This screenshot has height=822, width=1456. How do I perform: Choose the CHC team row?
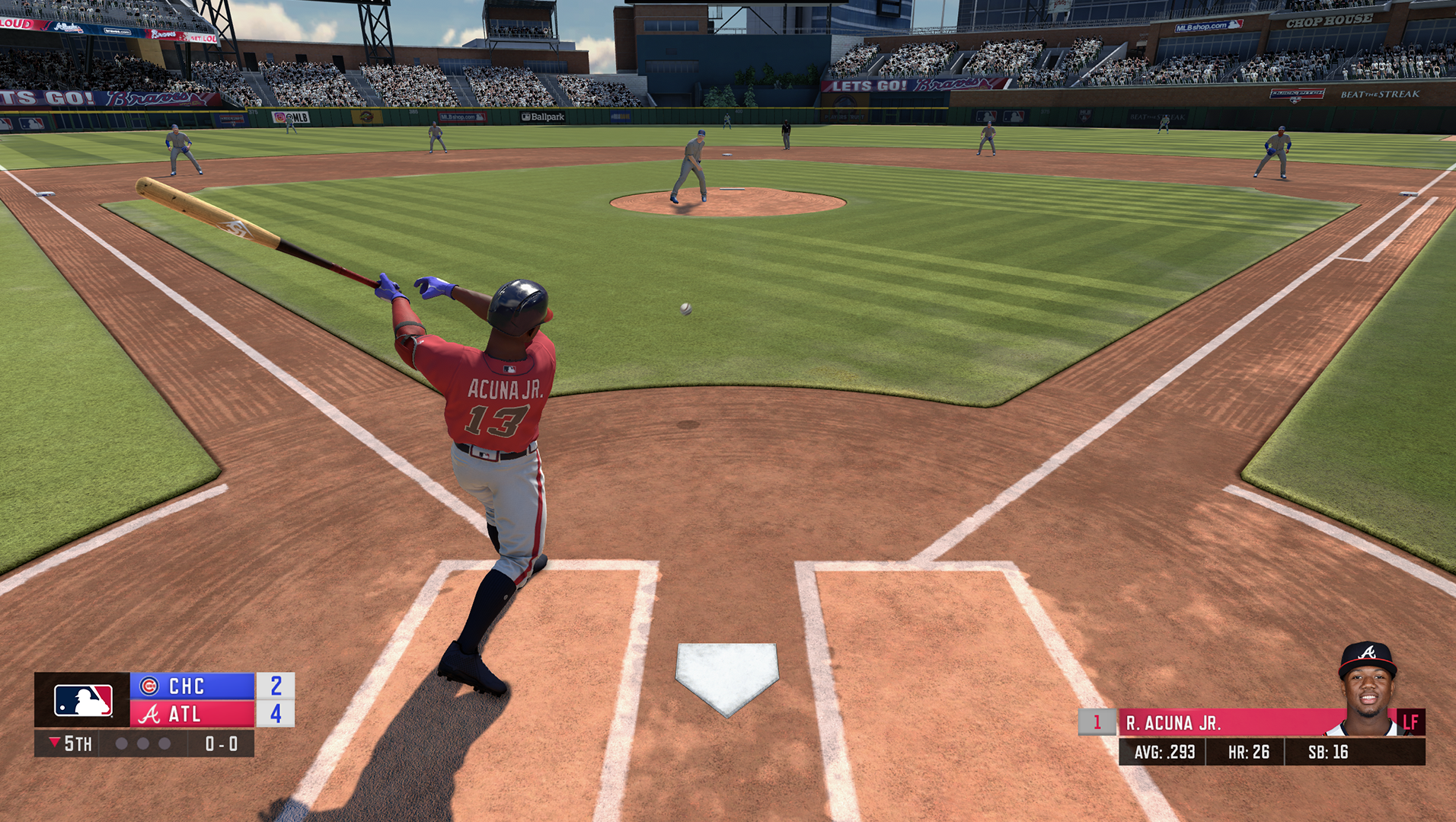point(192,686)
